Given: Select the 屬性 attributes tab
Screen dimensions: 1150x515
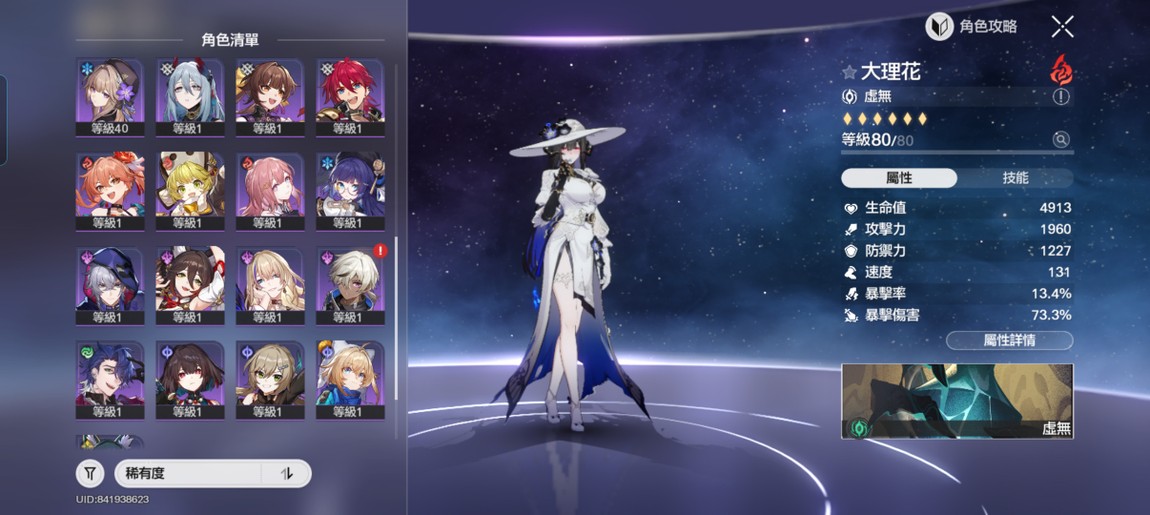Looking at the screenshot, I should [899, 178].
